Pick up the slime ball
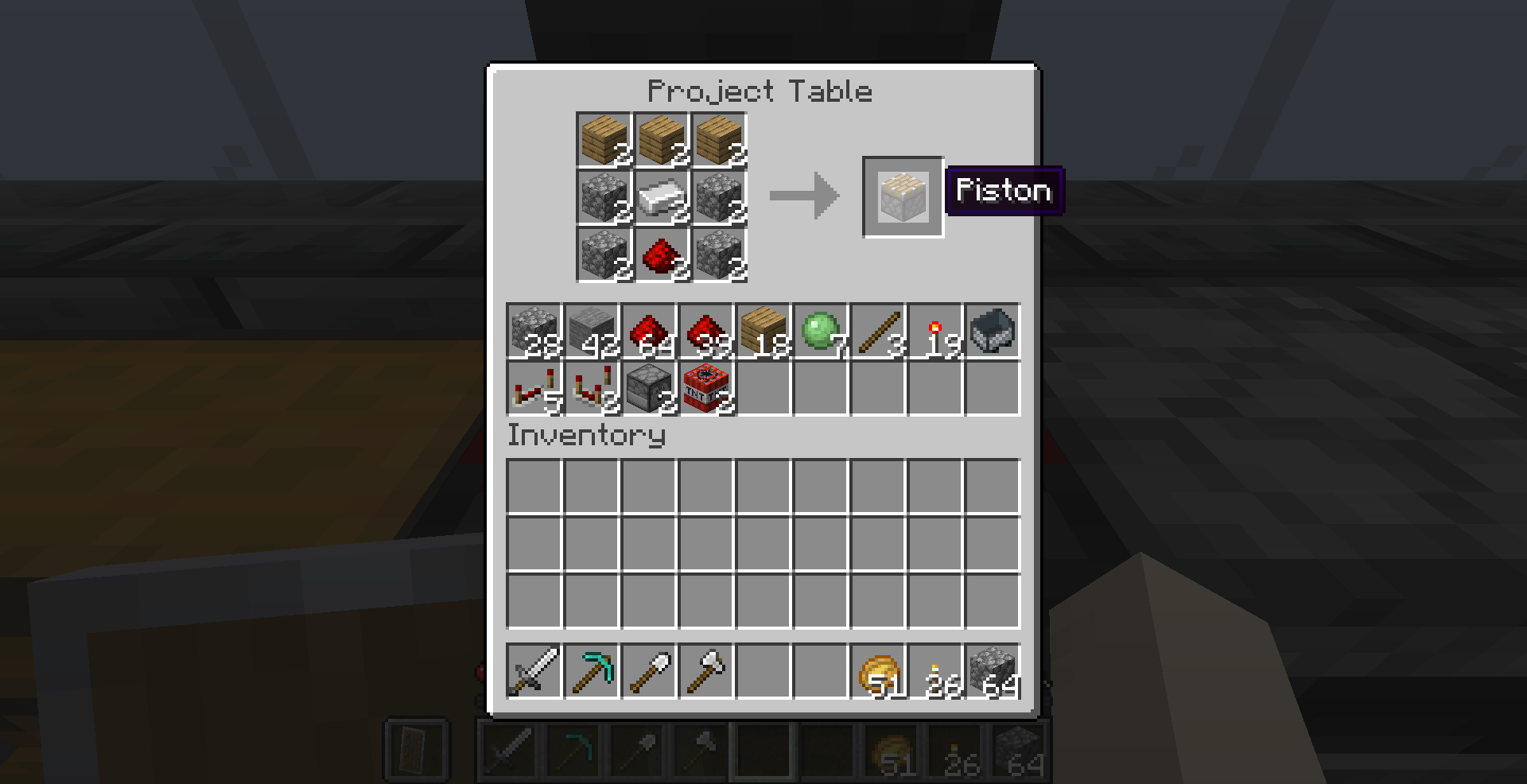This screenshot has height=784, width=1527. tap(821, 332)
